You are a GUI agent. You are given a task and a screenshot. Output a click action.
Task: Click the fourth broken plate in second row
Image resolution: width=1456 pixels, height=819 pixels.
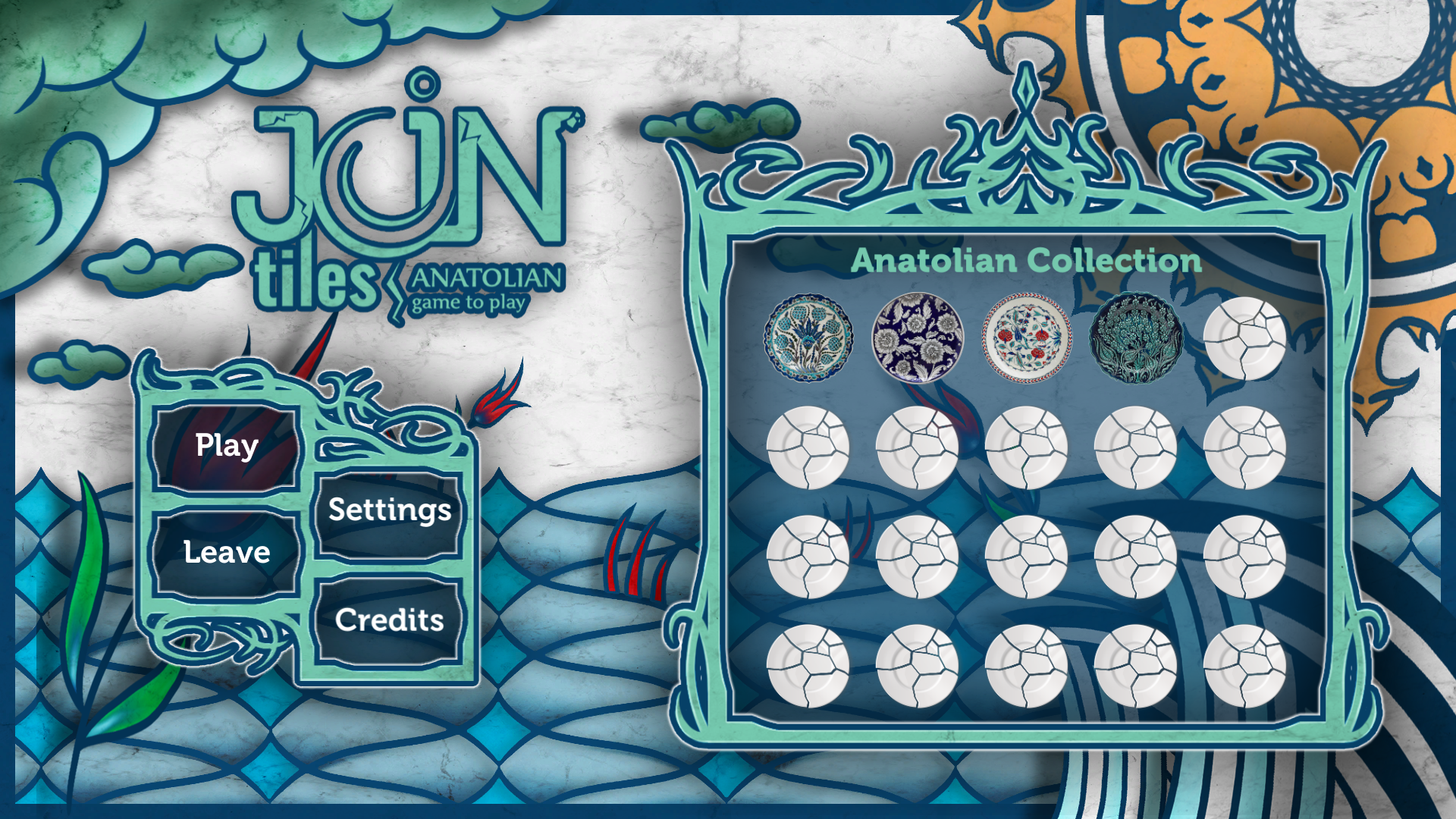pyautogui.click(x=1135, y=447)
